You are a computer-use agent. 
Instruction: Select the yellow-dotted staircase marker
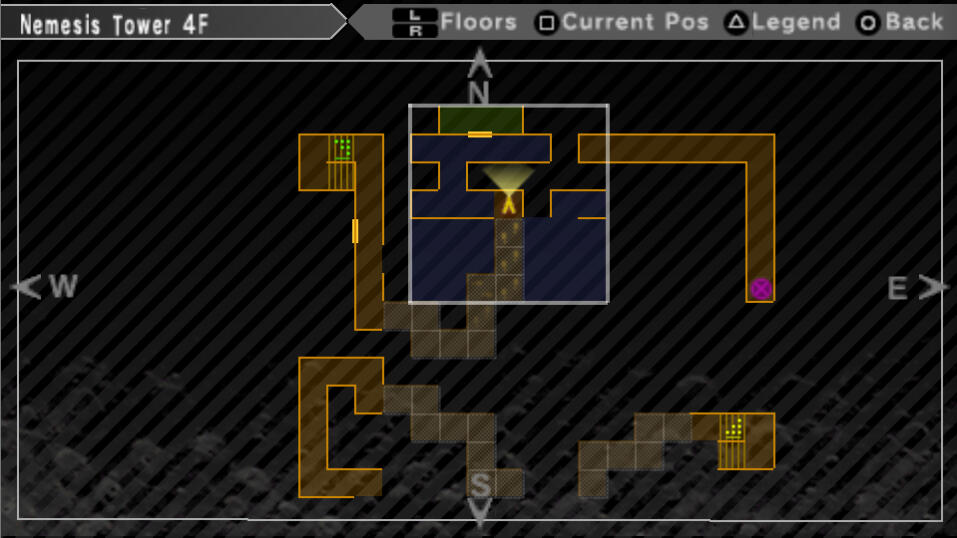click(734, 428)
